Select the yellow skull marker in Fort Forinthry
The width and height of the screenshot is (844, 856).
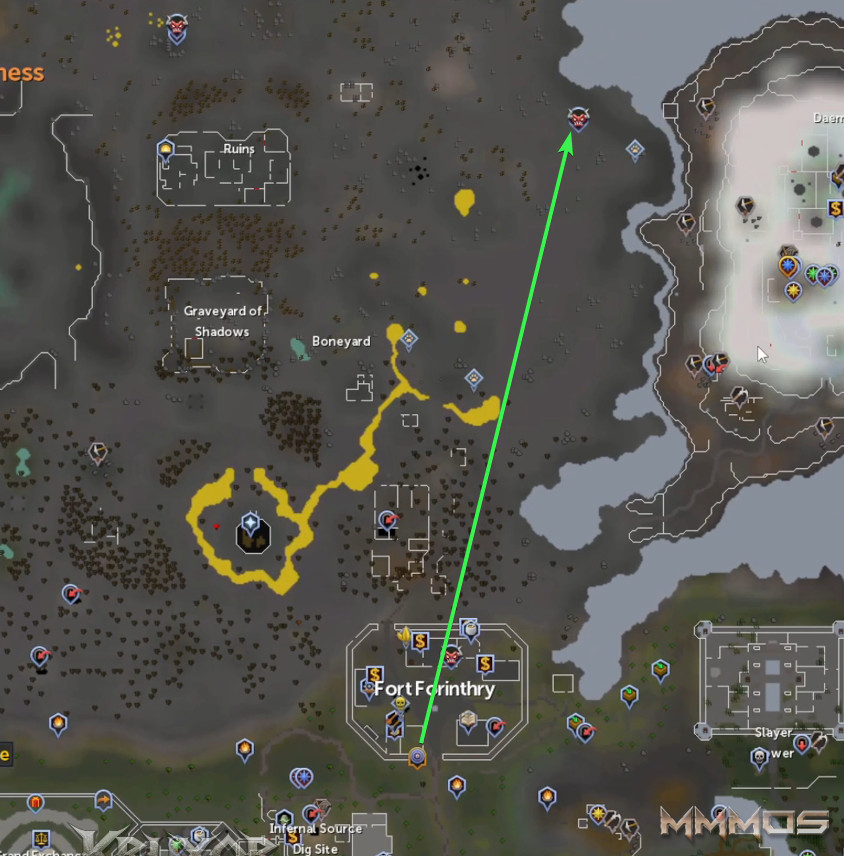pos(400,704)
